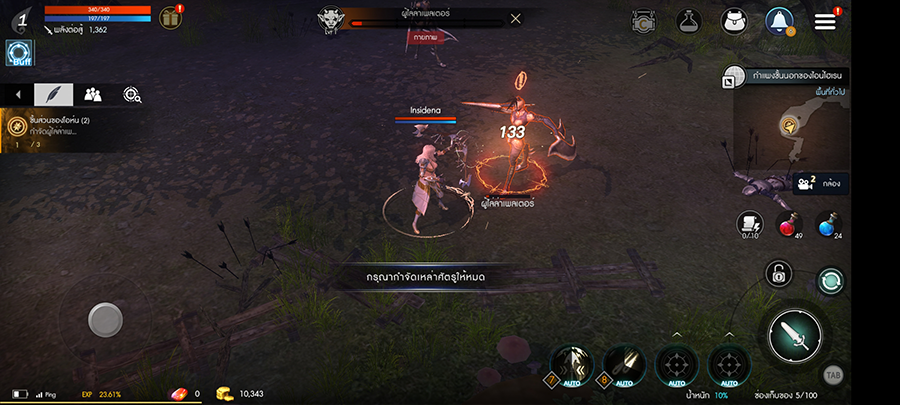The image size is (900, 405).
Task: Switch to the party members tab
Action: [93, 94]
